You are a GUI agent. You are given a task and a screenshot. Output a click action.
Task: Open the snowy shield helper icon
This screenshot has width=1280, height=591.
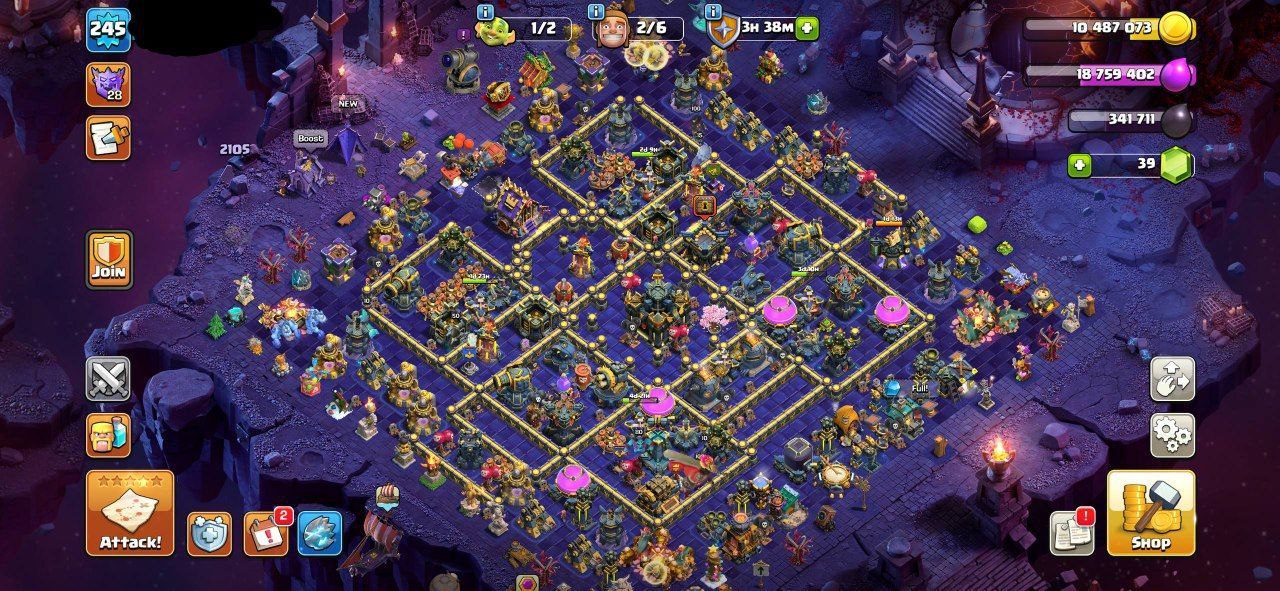click(209, 534)
